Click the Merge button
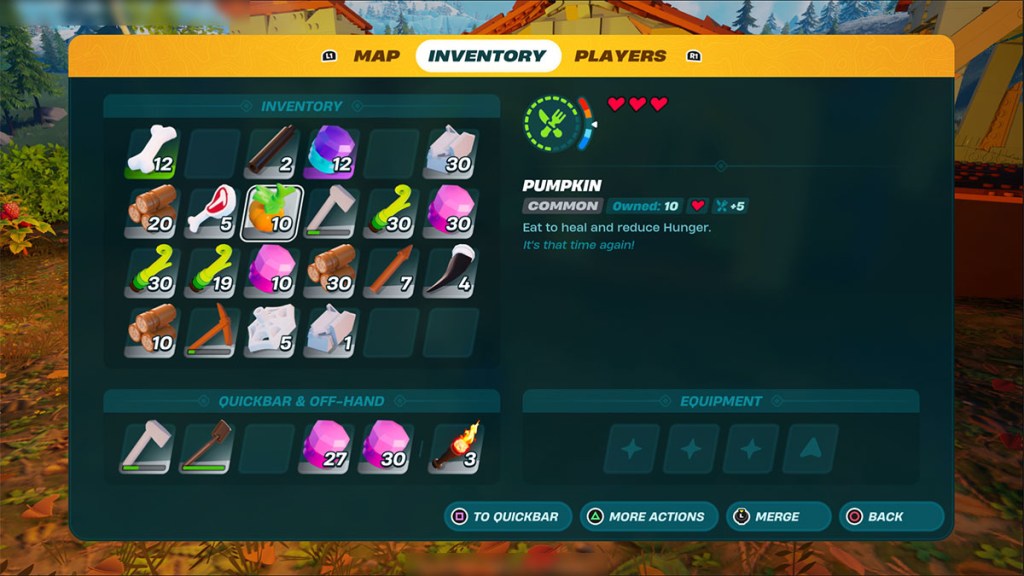1024x576 pixels. point(779,517)
